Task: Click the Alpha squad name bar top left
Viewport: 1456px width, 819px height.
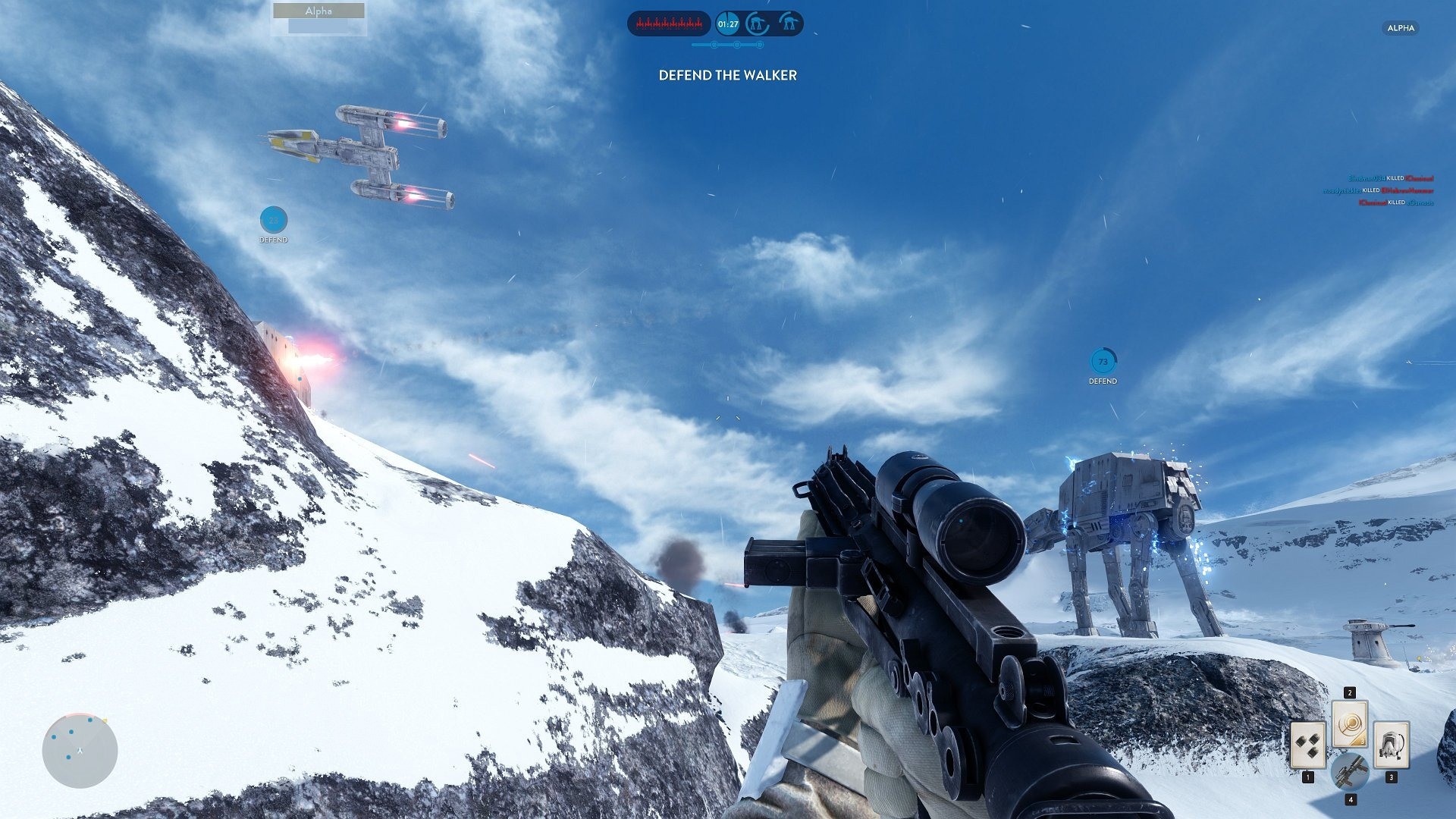Action: pyautogui.click(x=317, y=11)
